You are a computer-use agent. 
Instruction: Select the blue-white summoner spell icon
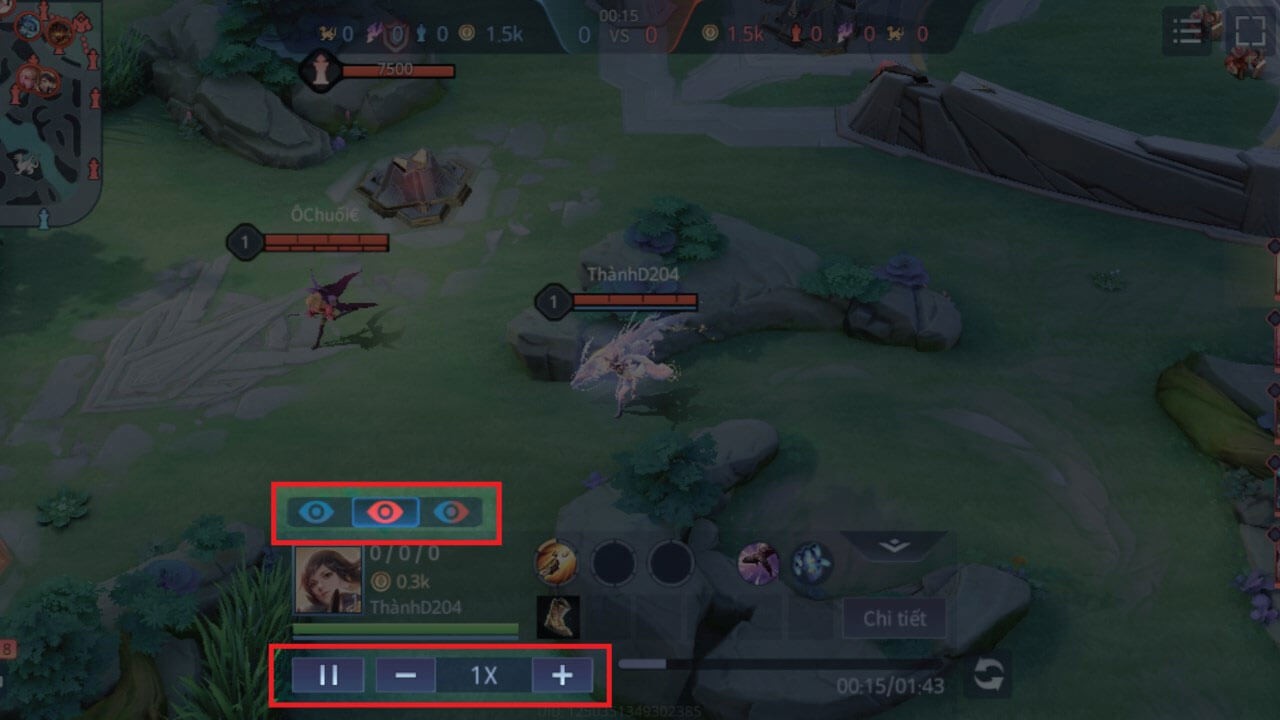click(x=812, y=564)
